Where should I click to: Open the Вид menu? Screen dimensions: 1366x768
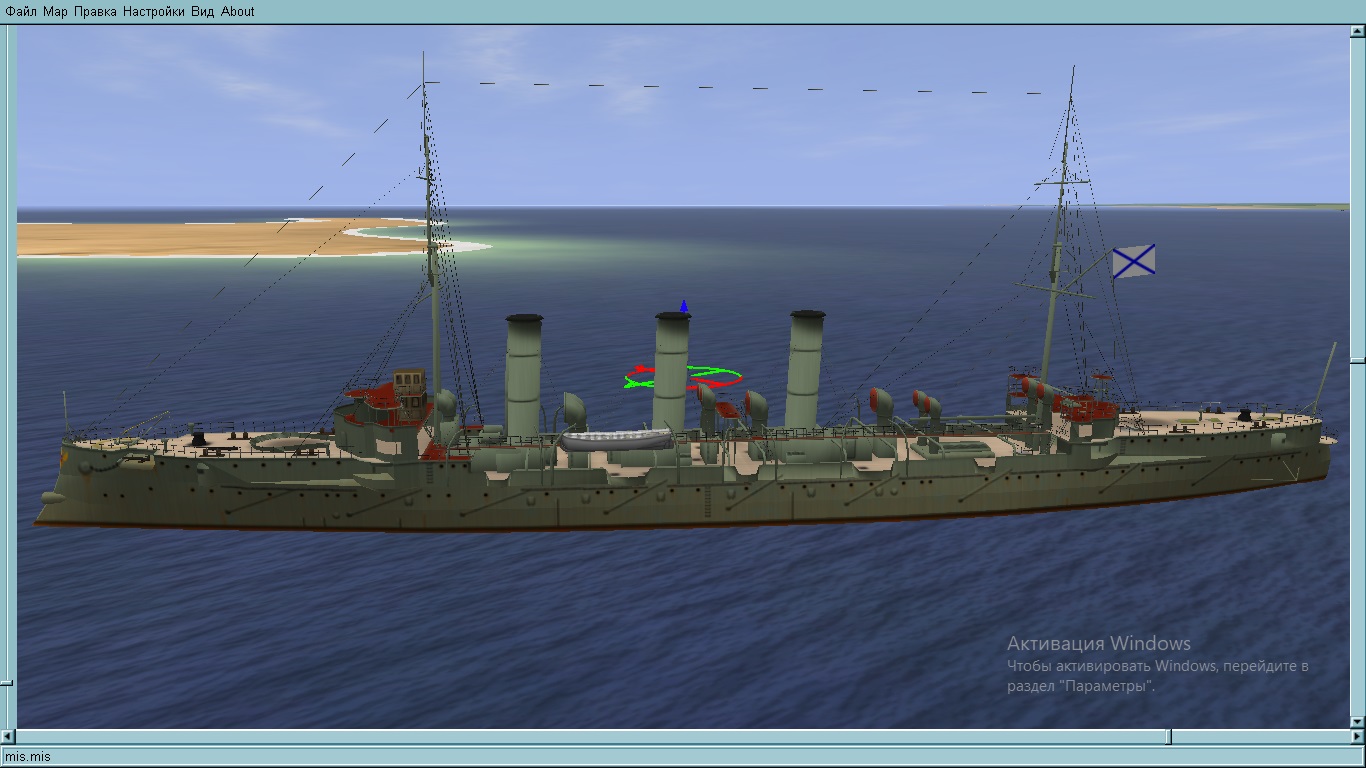(x=202, y=12)
